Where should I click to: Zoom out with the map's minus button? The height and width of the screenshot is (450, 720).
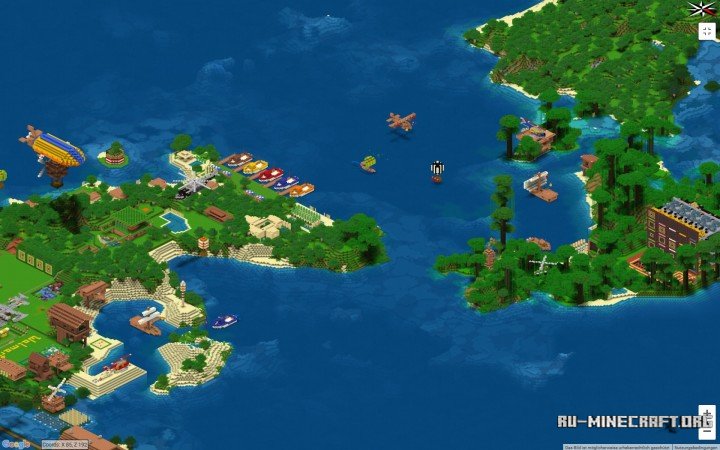[707, 427]
